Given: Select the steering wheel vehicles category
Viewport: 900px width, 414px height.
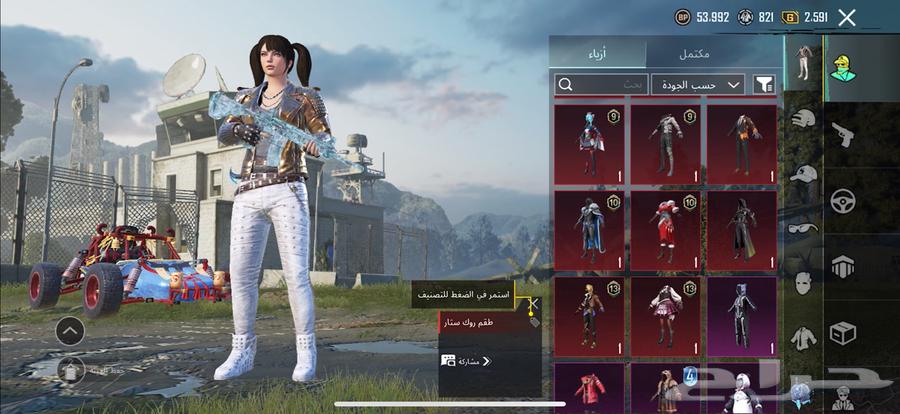Looking at the screenshot, I should pos(843,200).
